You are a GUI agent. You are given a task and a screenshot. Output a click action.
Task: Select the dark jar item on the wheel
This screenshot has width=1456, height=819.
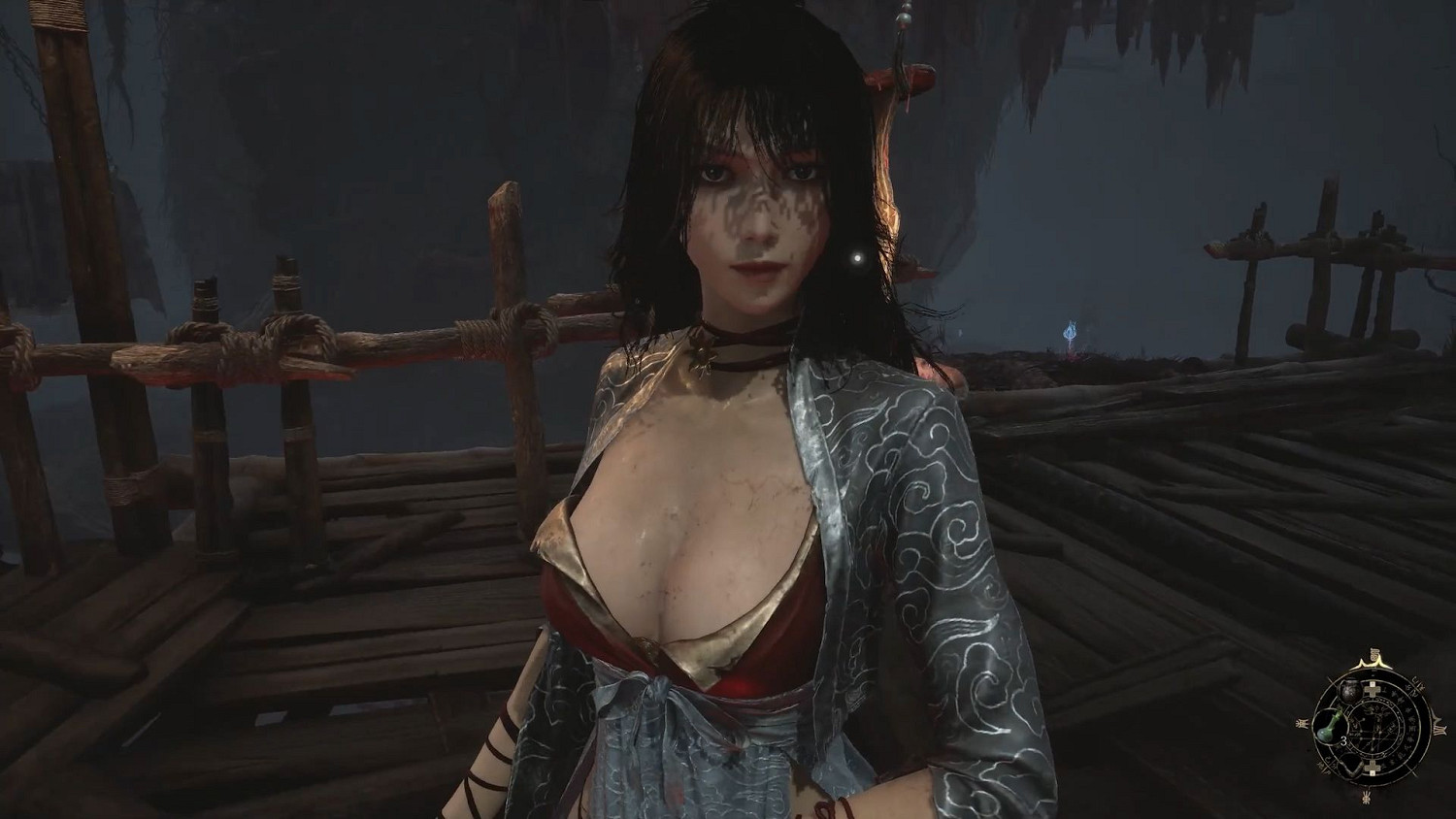[x=1349, y=690]
